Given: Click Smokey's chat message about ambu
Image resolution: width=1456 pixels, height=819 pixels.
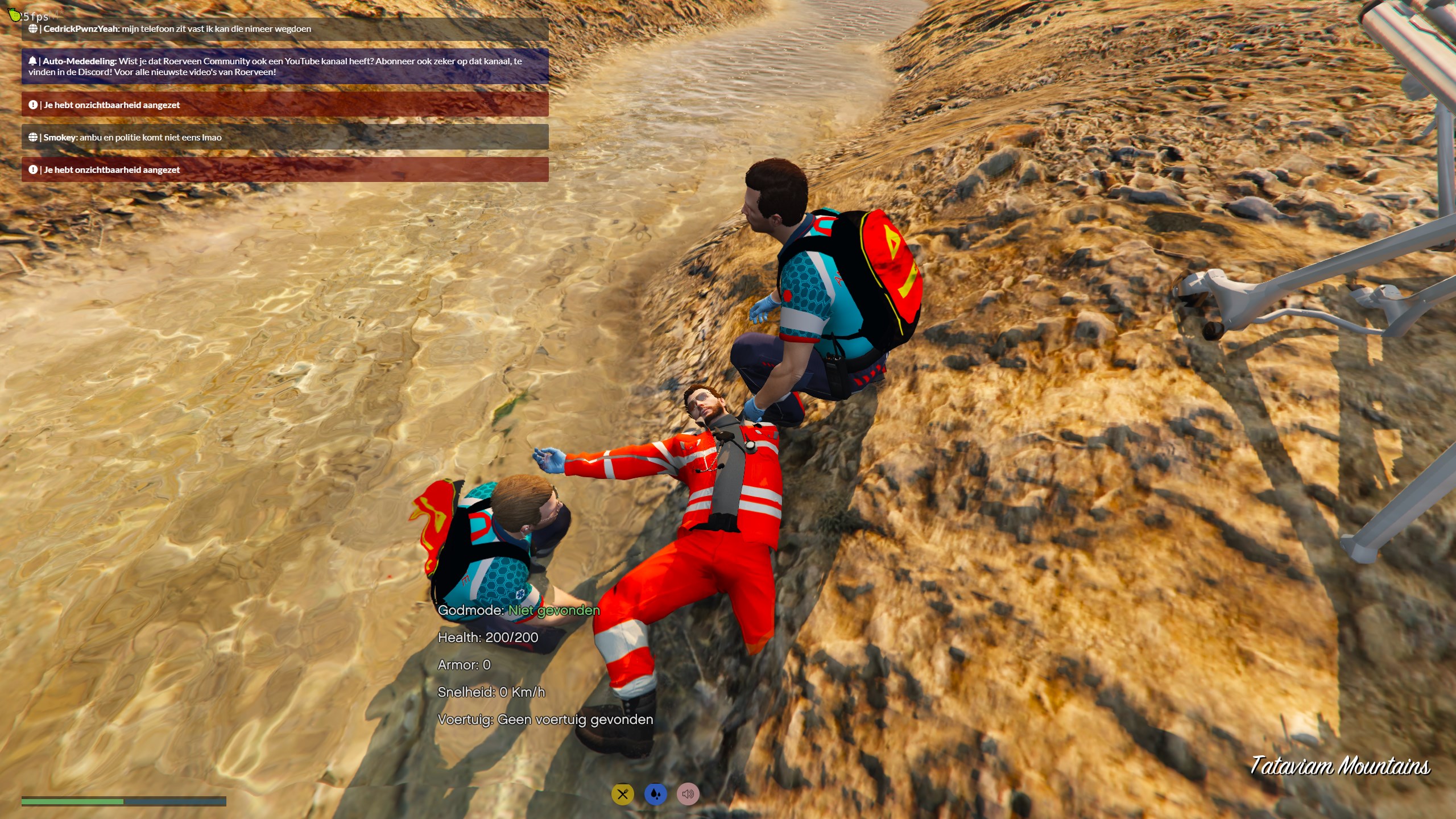Looking at the screenshot, I should (x=284, y=137).
